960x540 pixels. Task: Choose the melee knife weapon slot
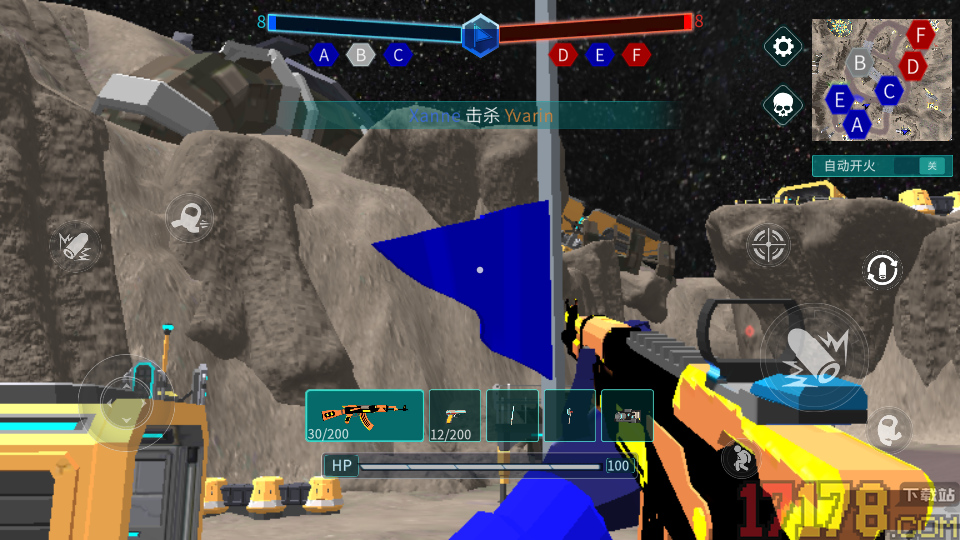[x=512, y=415]
